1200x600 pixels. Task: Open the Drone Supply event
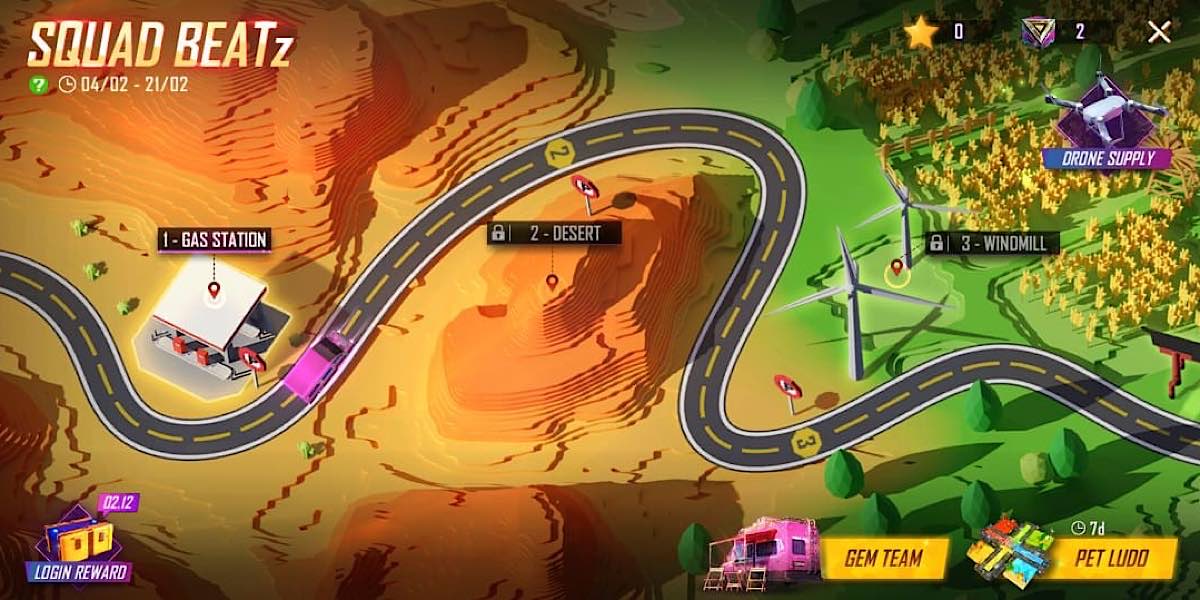[x=1106, y=129]
